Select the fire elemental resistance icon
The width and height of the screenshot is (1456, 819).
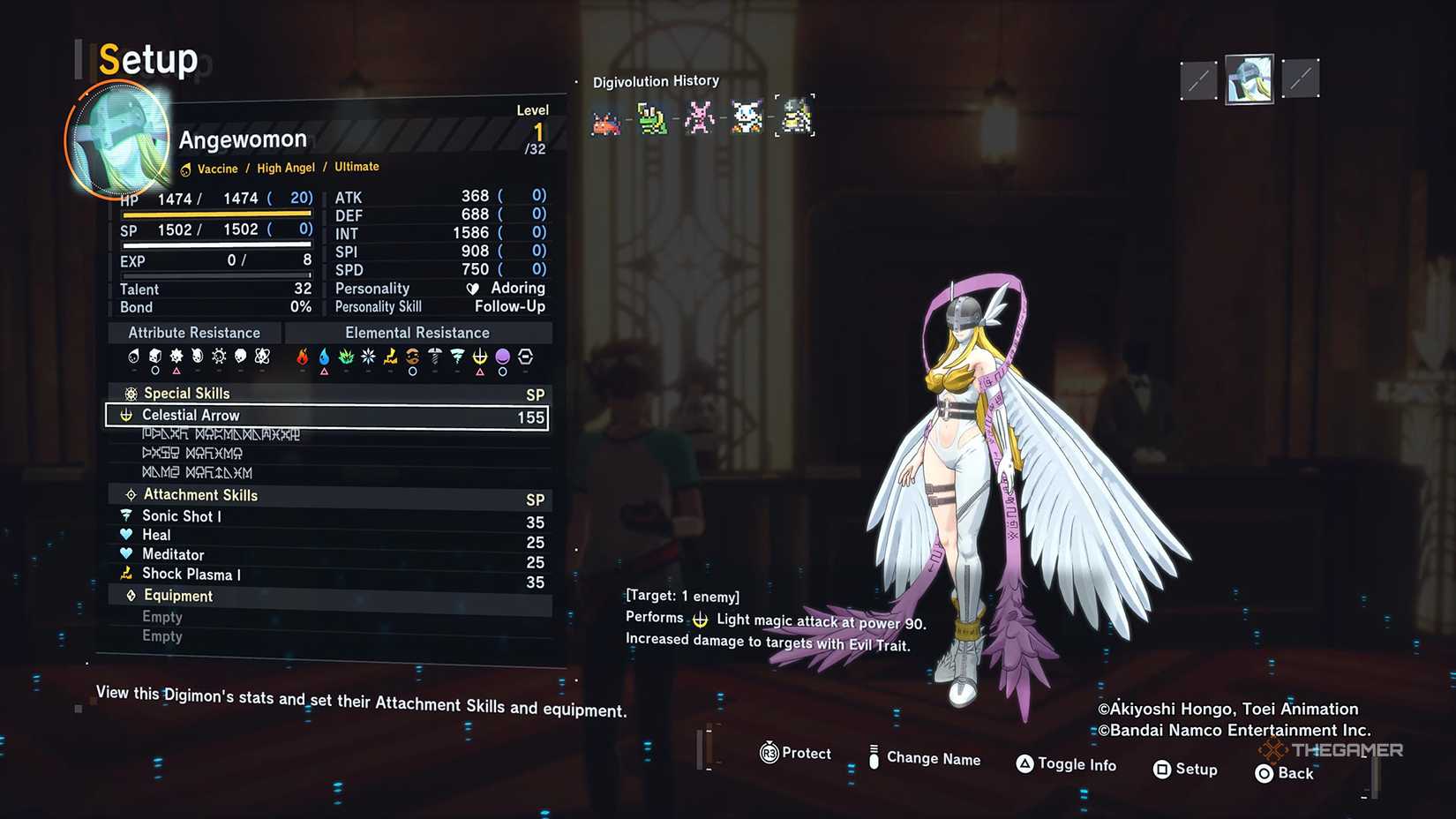(x=302, y=357)
